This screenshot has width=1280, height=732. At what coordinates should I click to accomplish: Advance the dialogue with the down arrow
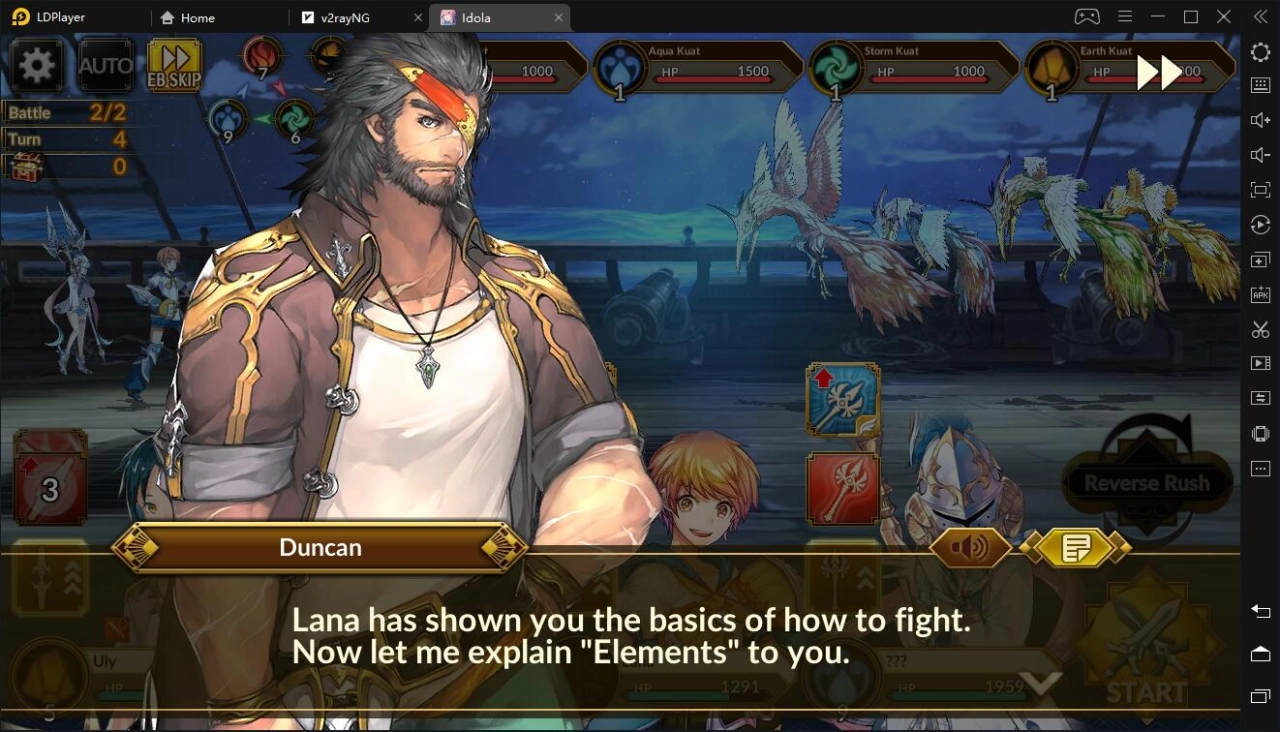(x=1040, y=684)
